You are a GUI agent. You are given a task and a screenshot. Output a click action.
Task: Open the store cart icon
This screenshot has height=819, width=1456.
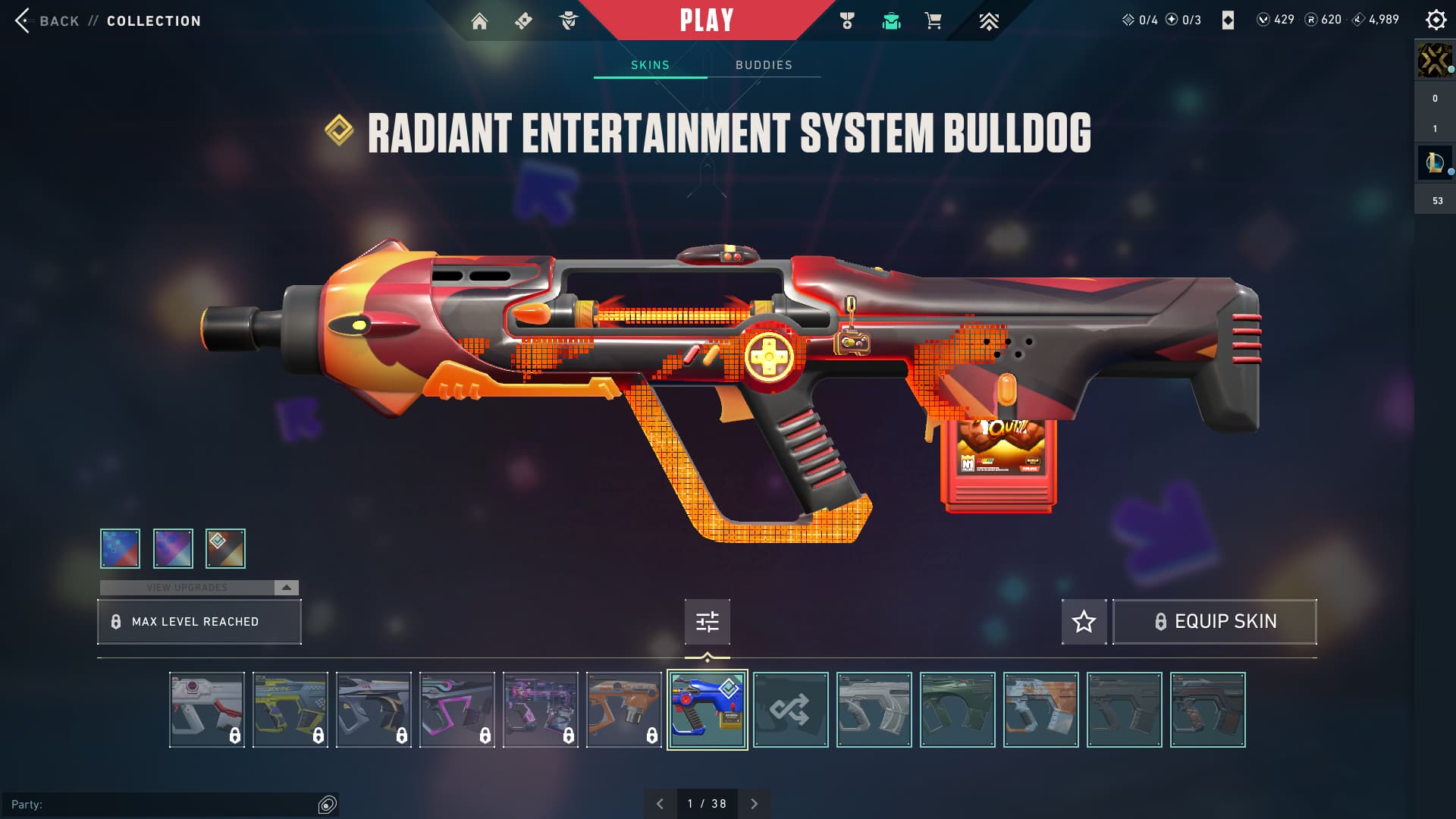[933, 21]
